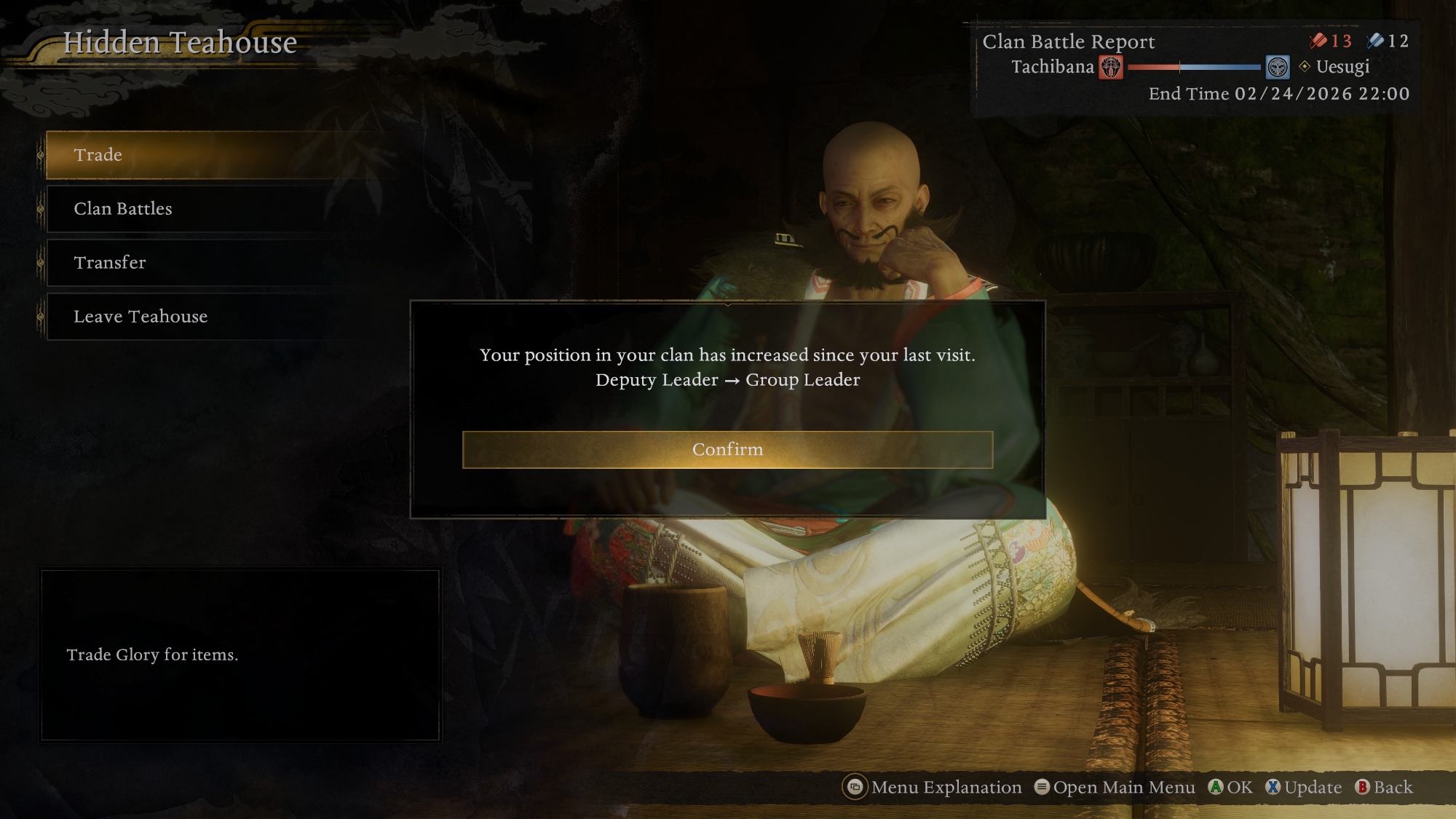The image size is (1456, 819).
Task: Select Clan Battles from the menu
Action: [211, 209]
